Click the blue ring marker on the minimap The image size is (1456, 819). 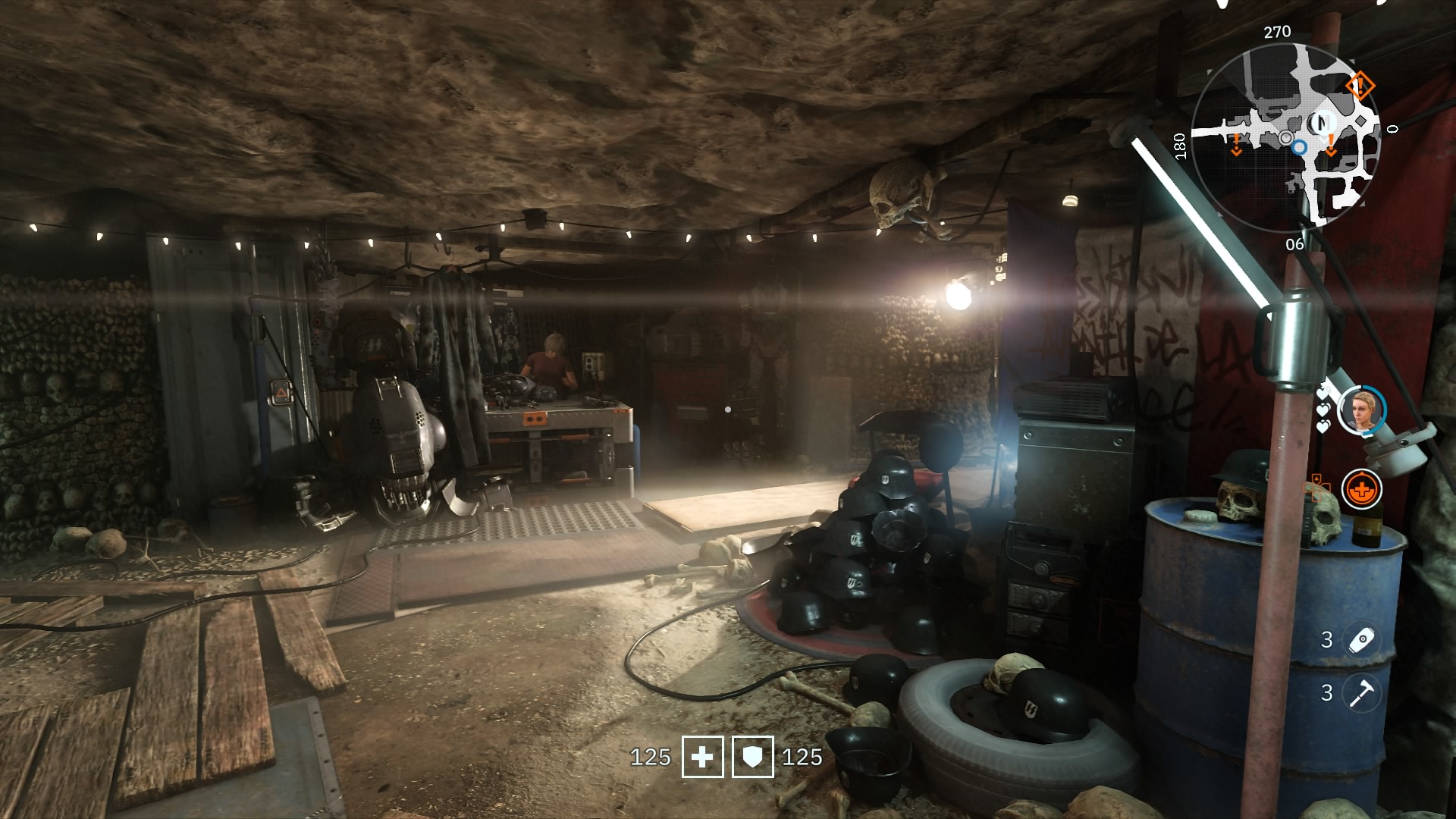[x=1300, y=147]
